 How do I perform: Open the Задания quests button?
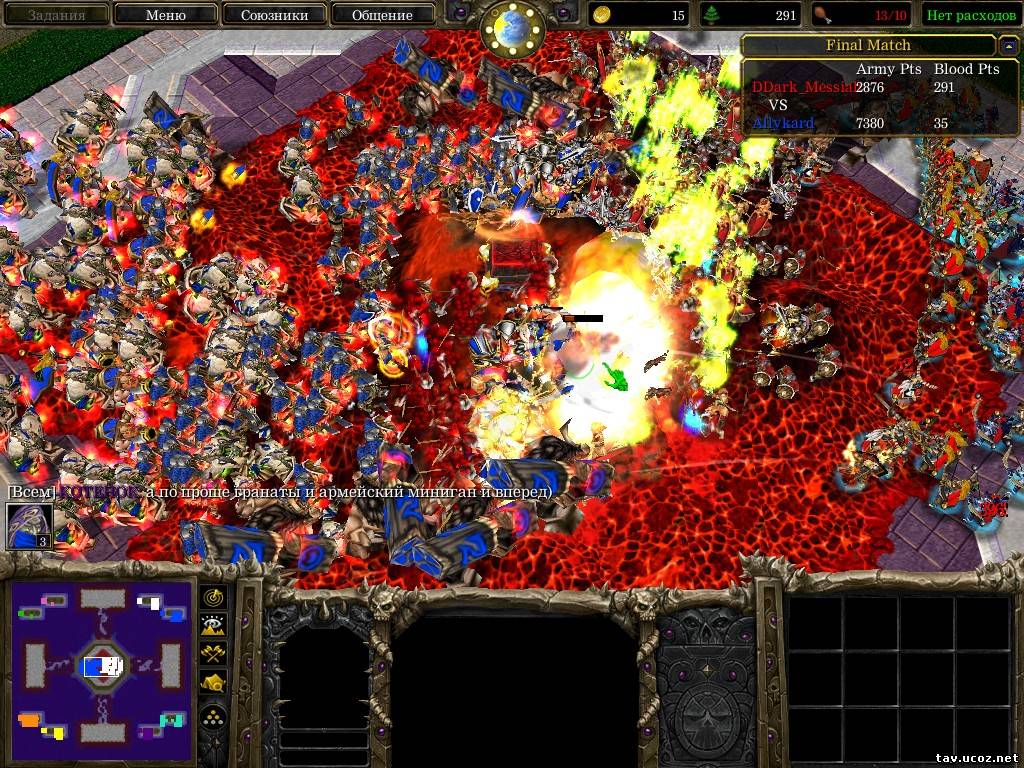[x=56, y=15]
